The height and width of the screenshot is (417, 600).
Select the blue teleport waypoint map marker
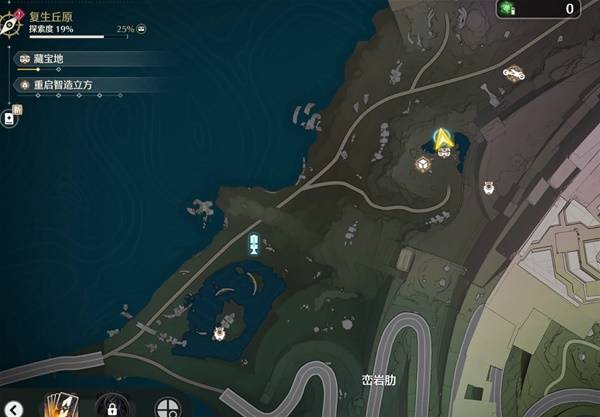coord(254,243)
